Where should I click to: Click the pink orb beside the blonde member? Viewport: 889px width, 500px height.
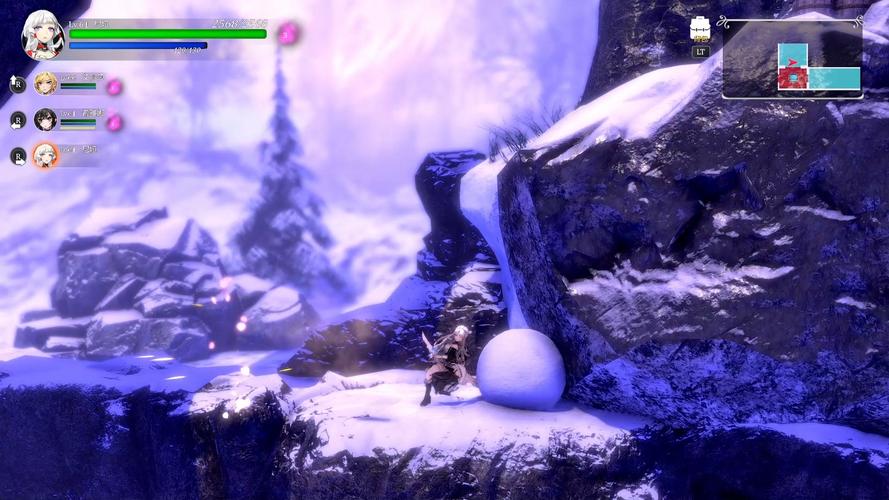click(114, 87)
